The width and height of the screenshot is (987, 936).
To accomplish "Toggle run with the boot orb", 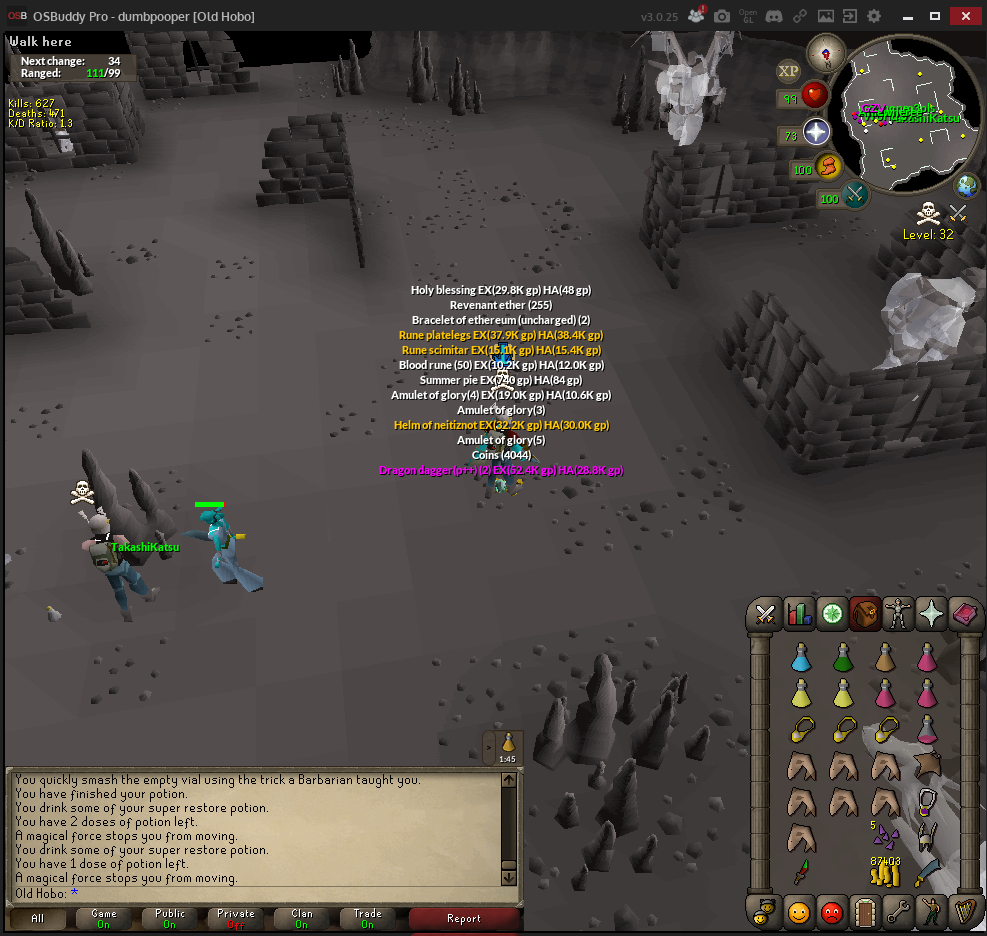I will pyautogui.click(x=828, y=166).
